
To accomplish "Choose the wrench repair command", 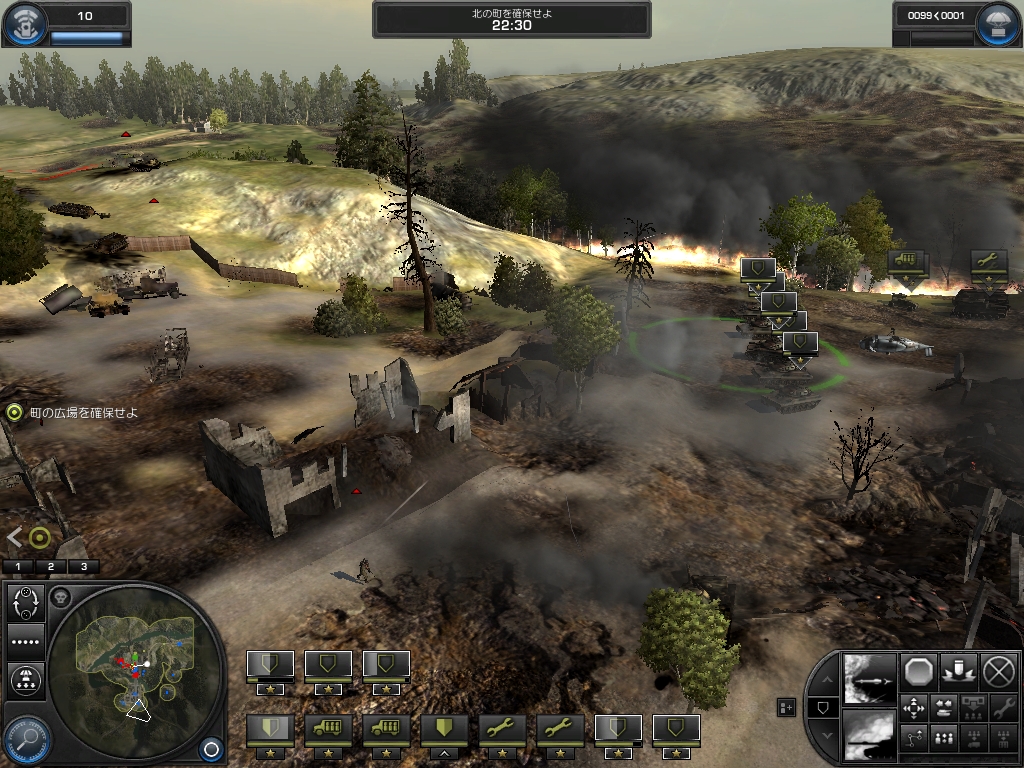I will point(1001,709).
